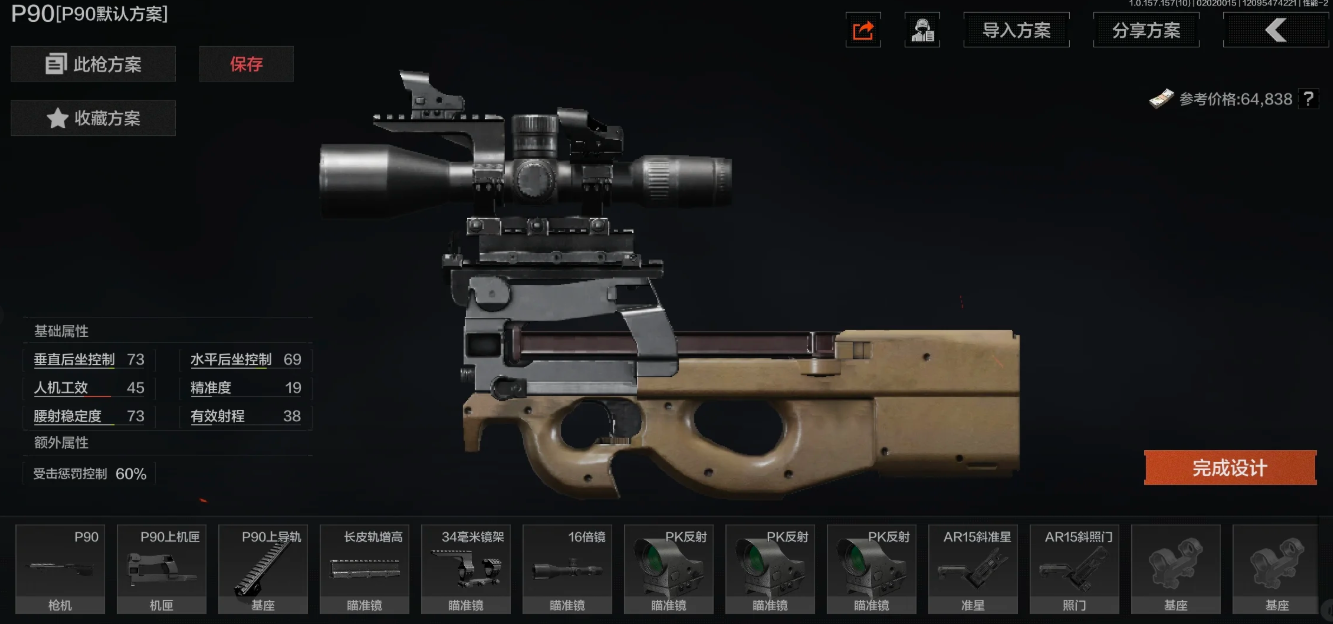Select the 16倍镜 scope slot
1333x624 pixels.
(x=567, y=569)
